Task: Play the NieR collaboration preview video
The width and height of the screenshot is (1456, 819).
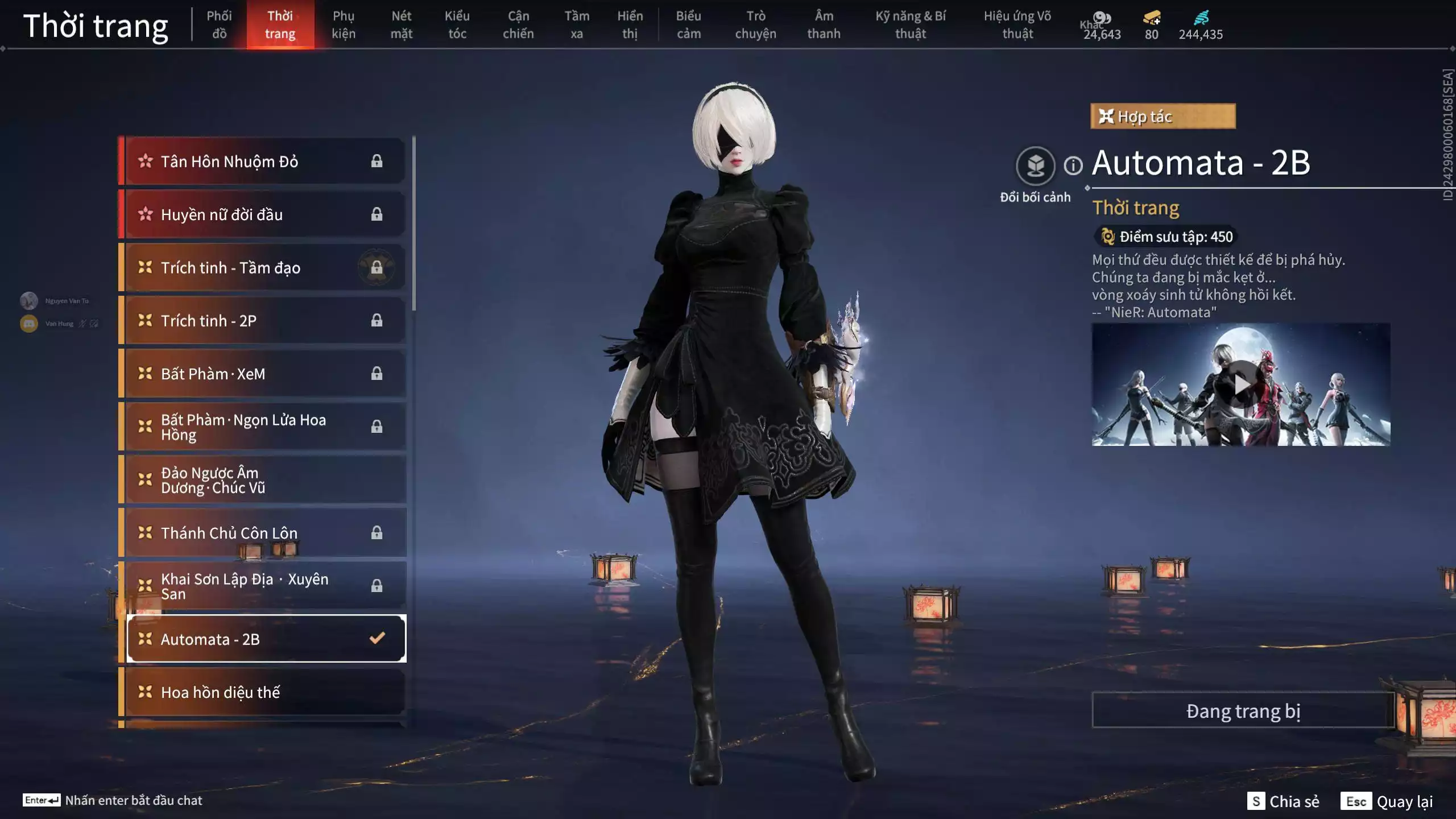Action: [x=1241, y=385]
